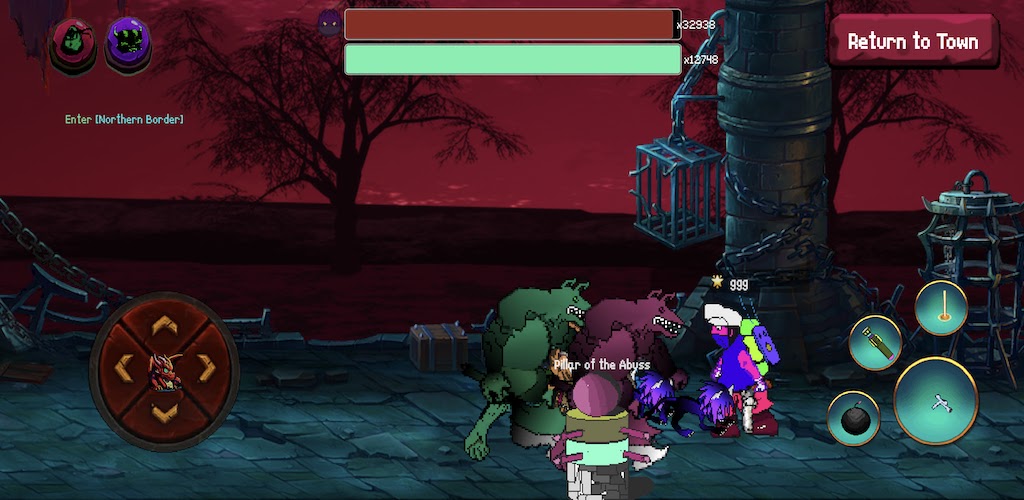Trigger the golden staff skill button
The width and height of the screenshot is (1024, 500).
[x=940, y=307]
